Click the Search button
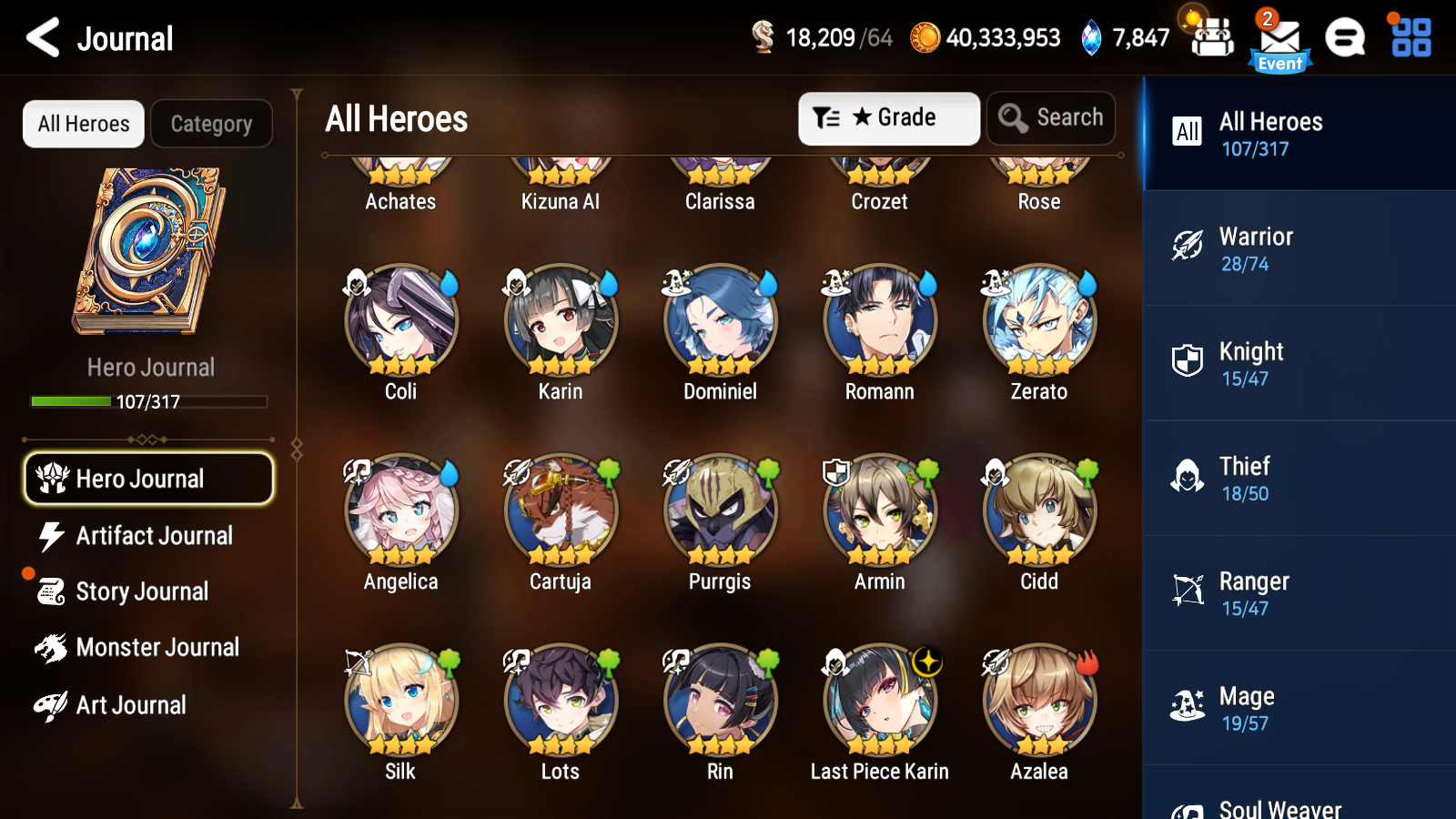 pos(1051,117)
